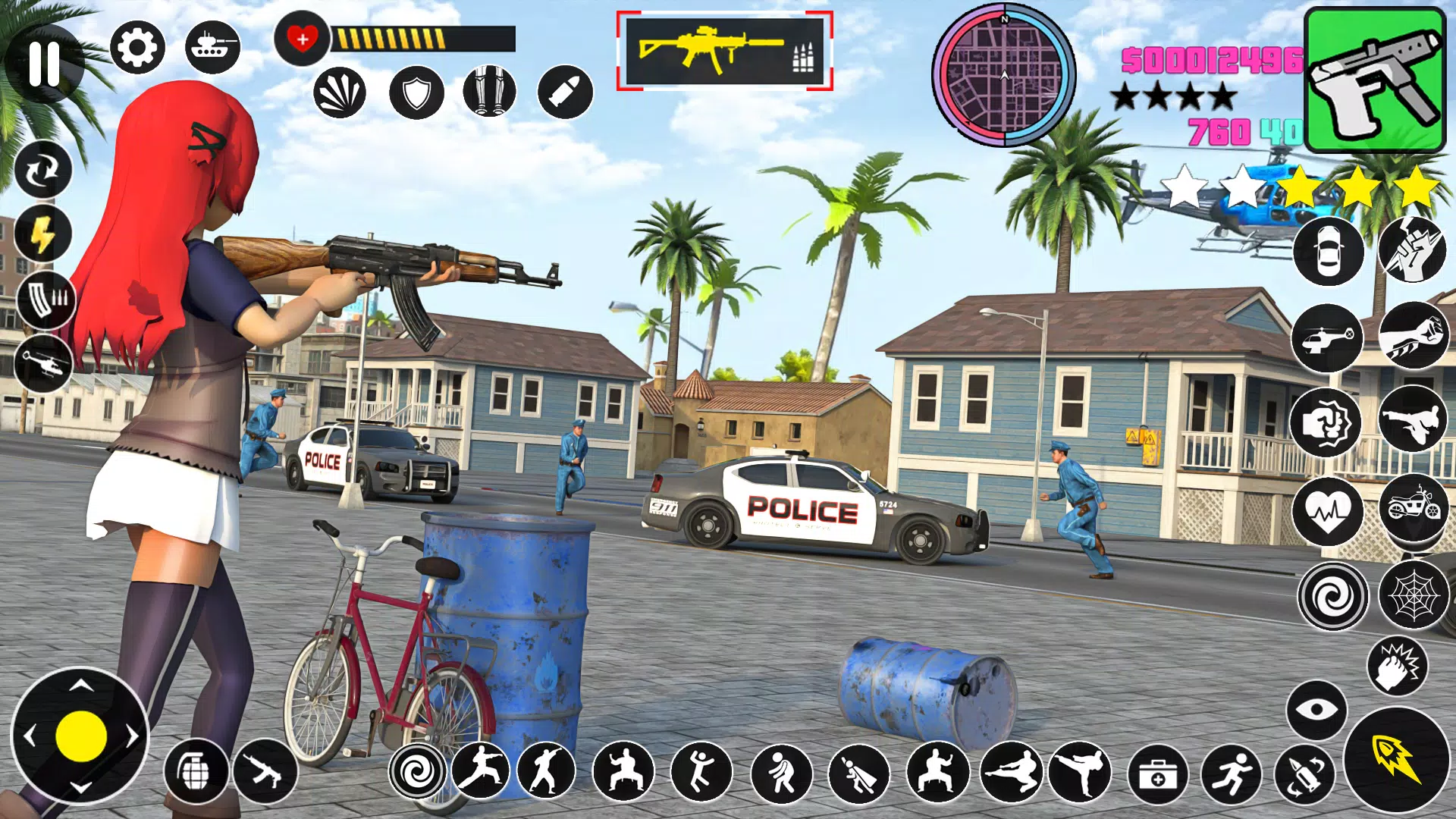The width and height of the screenshot is (1456, 819).
Task: Toggle the eye view button
Action: tap(1316, 710)
